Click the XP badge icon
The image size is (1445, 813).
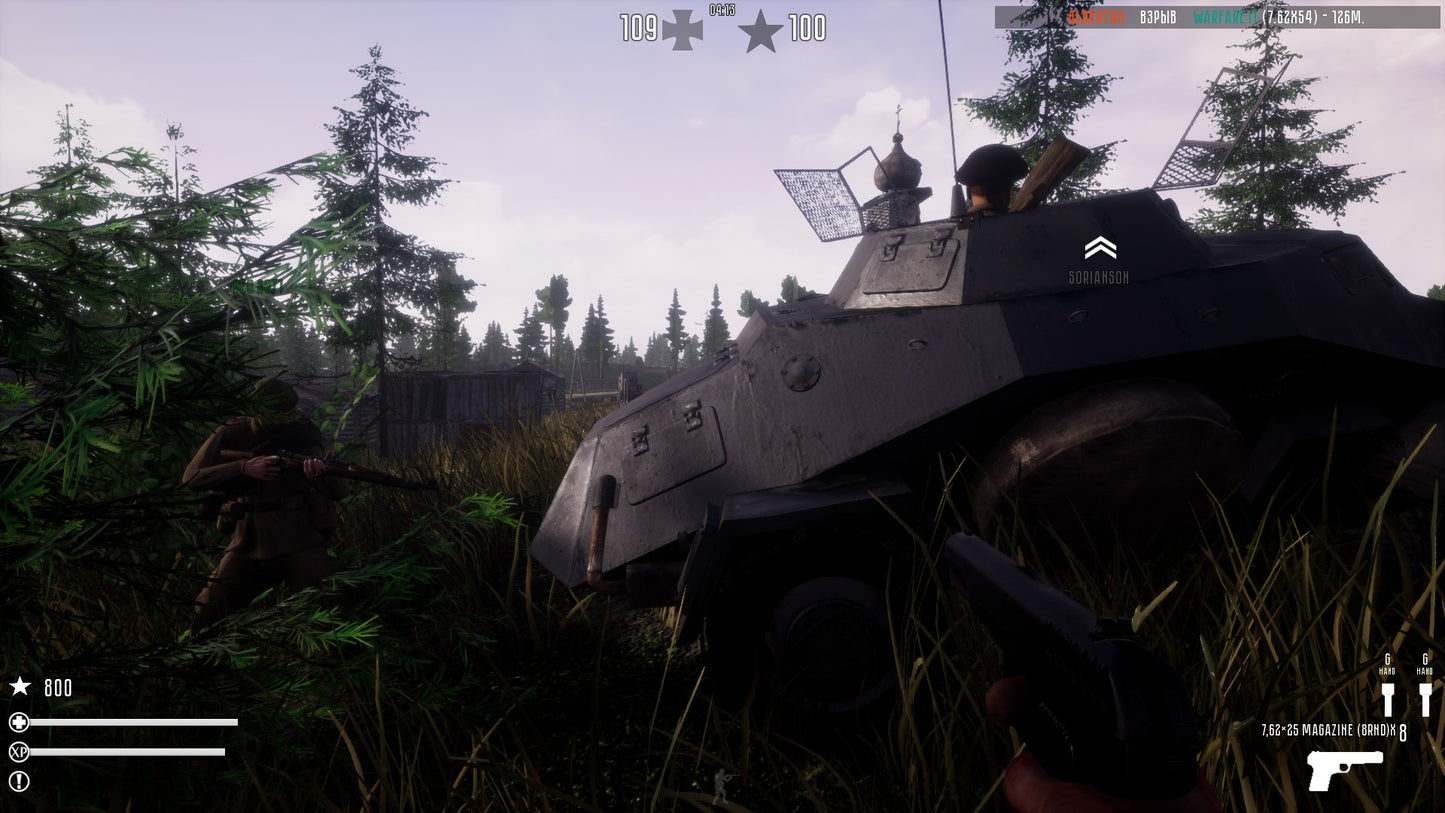click(x=19, y=752)
